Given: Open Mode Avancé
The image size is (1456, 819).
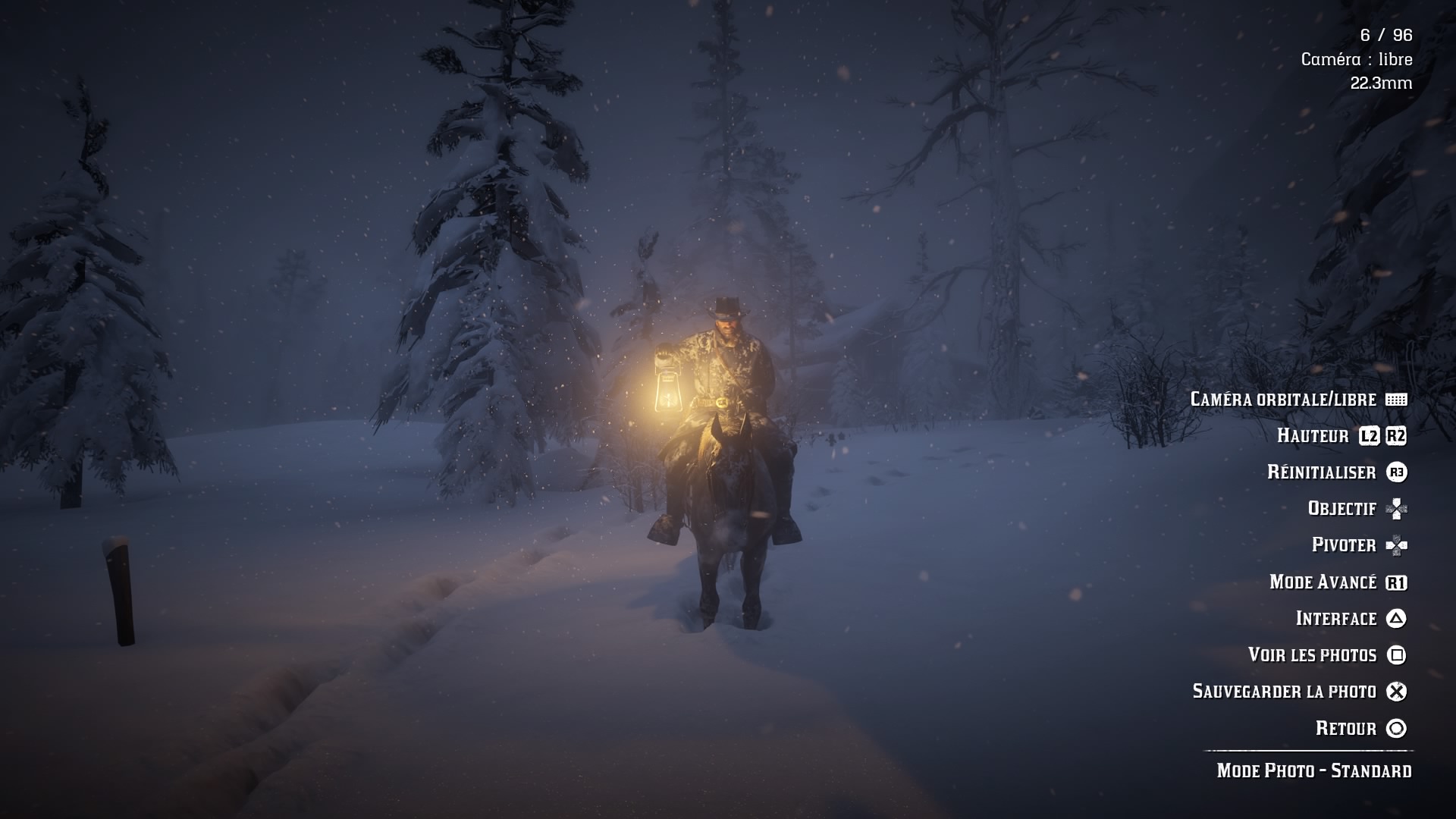Looking at the screenshot, I should (x=1323, y=582).
